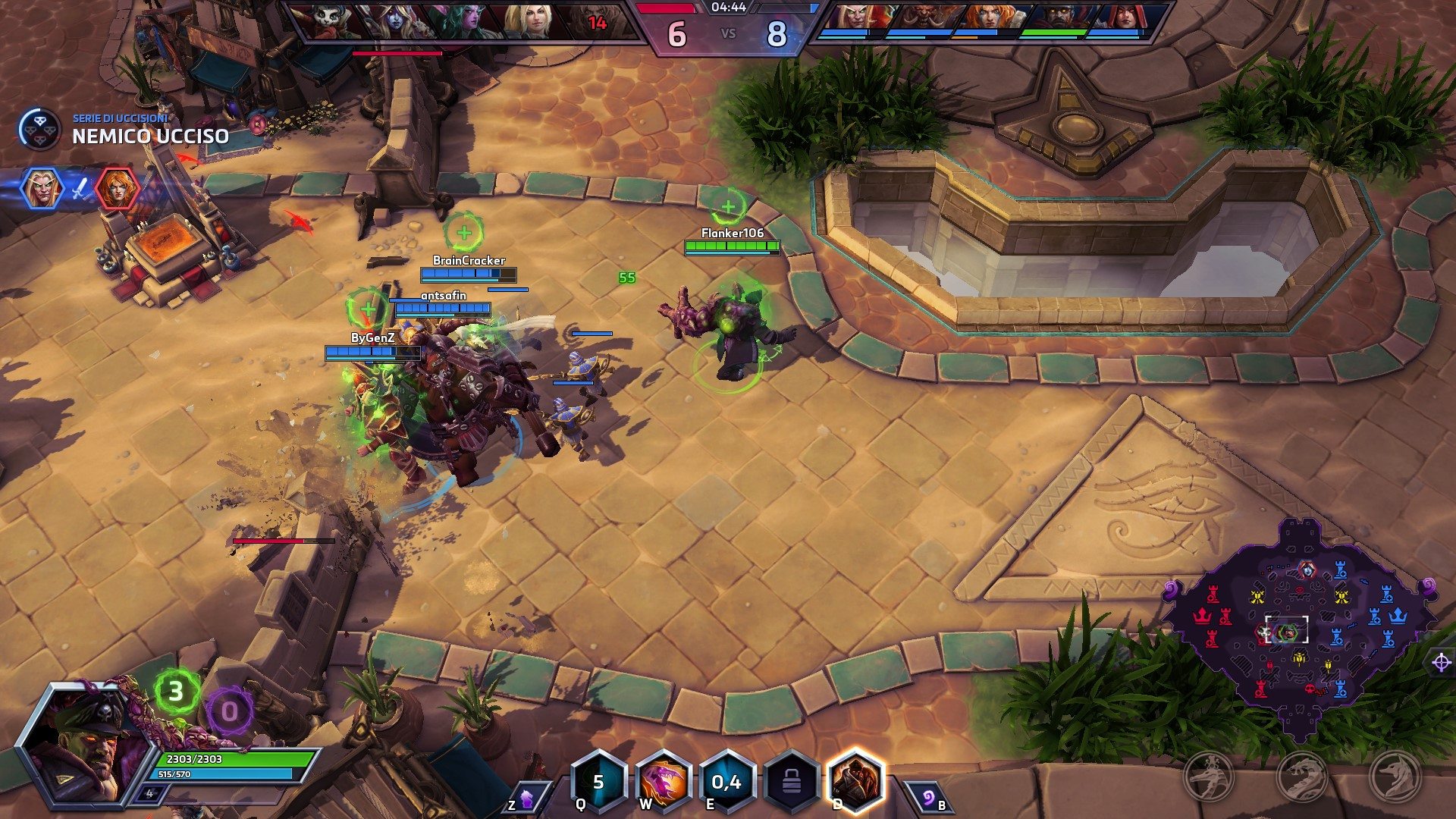Select the locked heroic ability slot
Viewport: 1456px width, 819px height.
click(791, 782)
